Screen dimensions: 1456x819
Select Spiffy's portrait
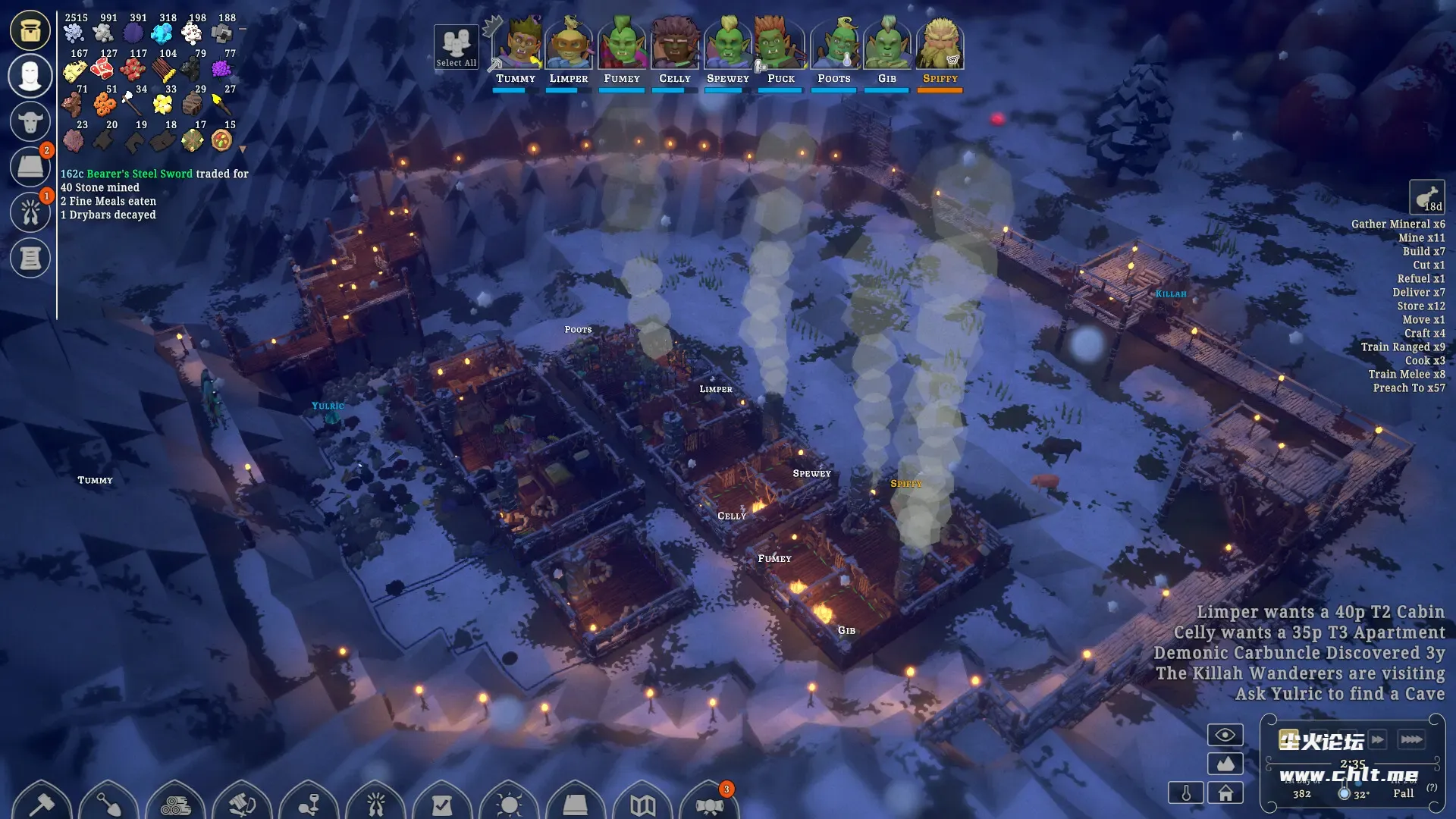[940, 44]
